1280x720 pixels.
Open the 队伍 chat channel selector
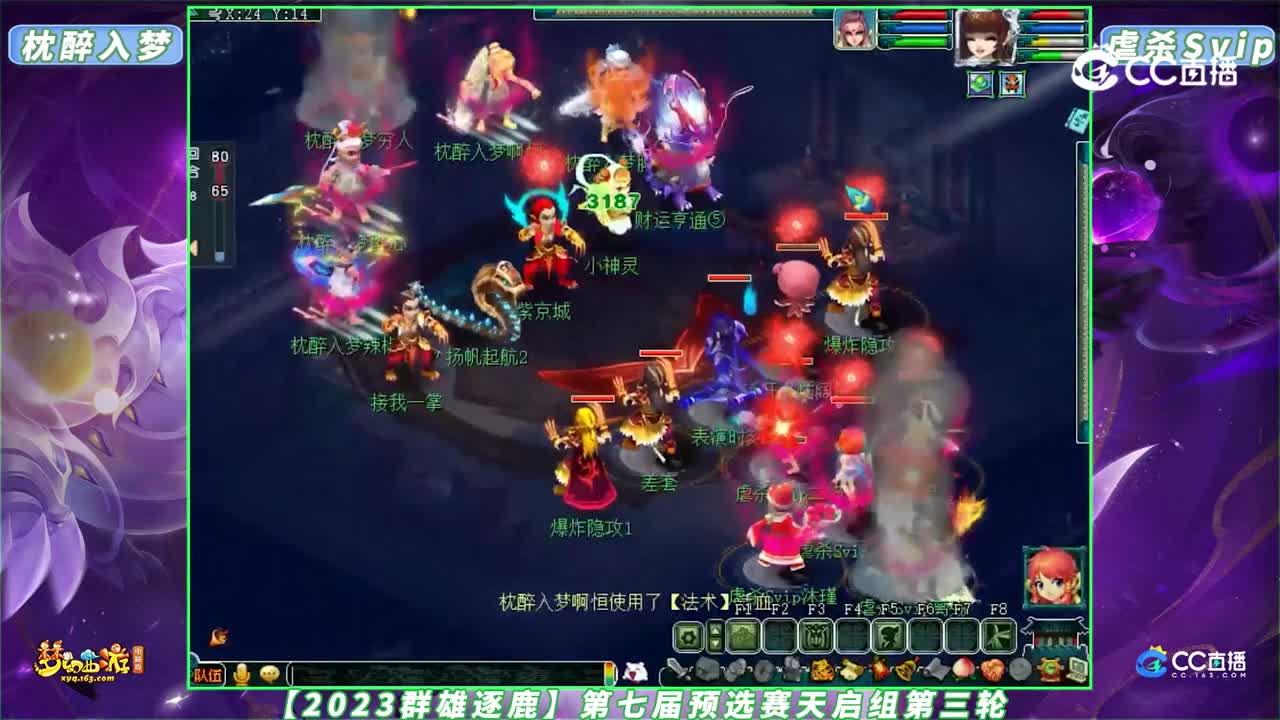point(208,672)
